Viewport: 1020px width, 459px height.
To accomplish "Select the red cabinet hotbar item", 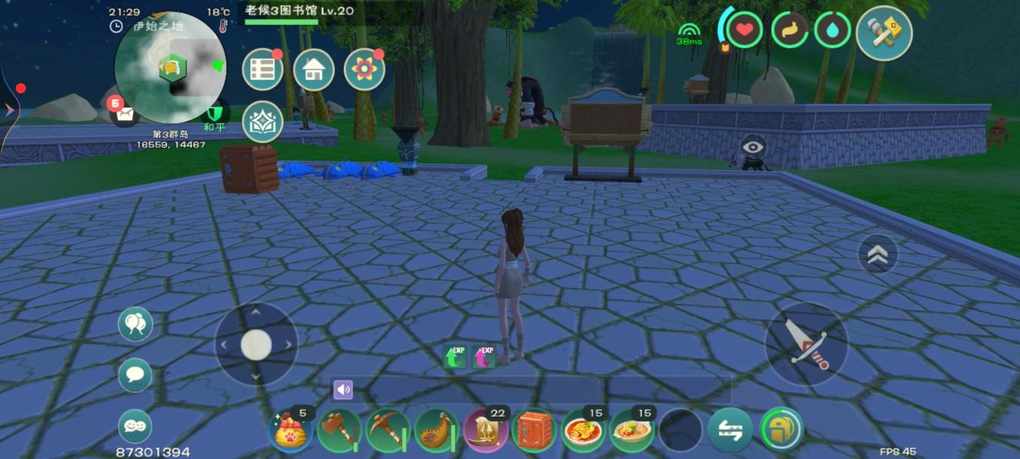I will pyautogui.click(x=534, y=431).
